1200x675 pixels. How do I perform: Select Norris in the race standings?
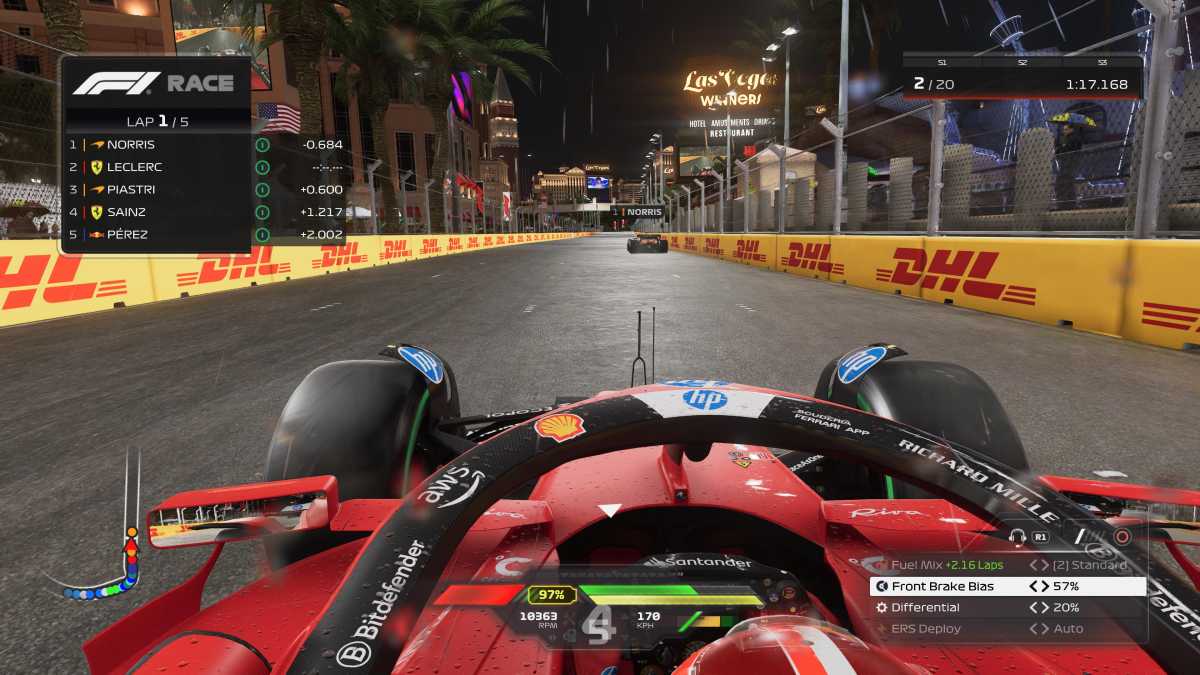156,144
